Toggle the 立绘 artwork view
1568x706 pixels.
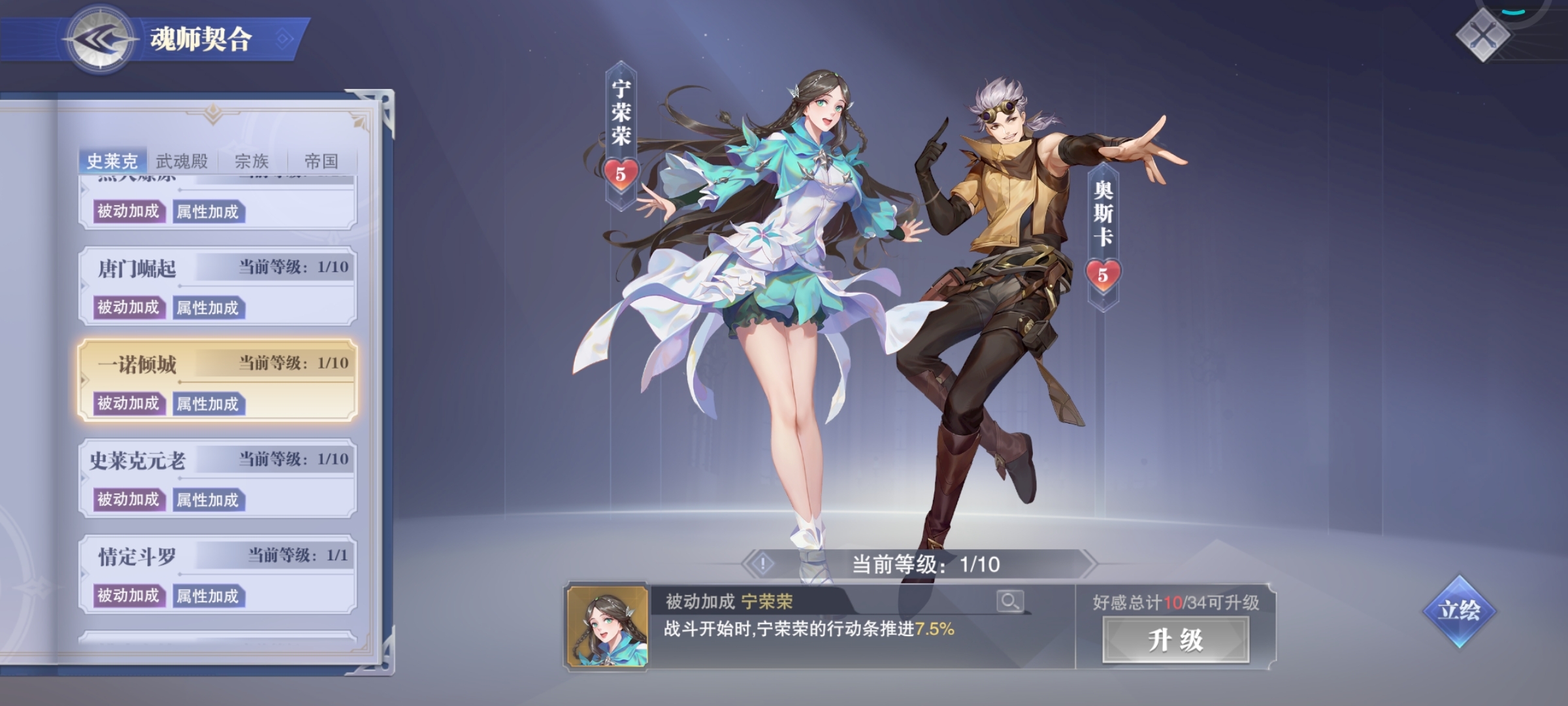[1460, 611]
